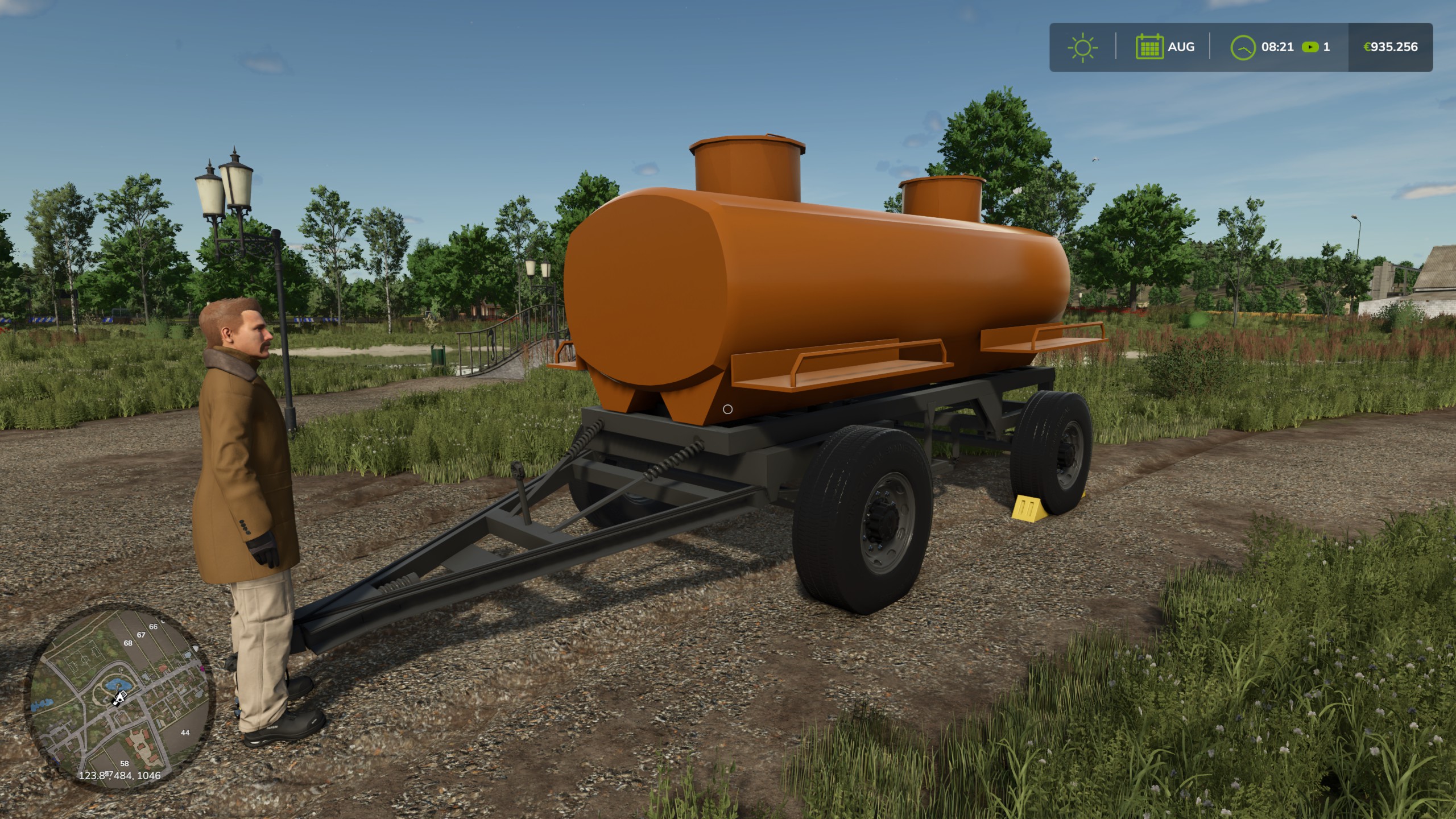The image size is (1456, 819).
Task: Select the green calendar icon
Action: click(x=1149, y=47)
